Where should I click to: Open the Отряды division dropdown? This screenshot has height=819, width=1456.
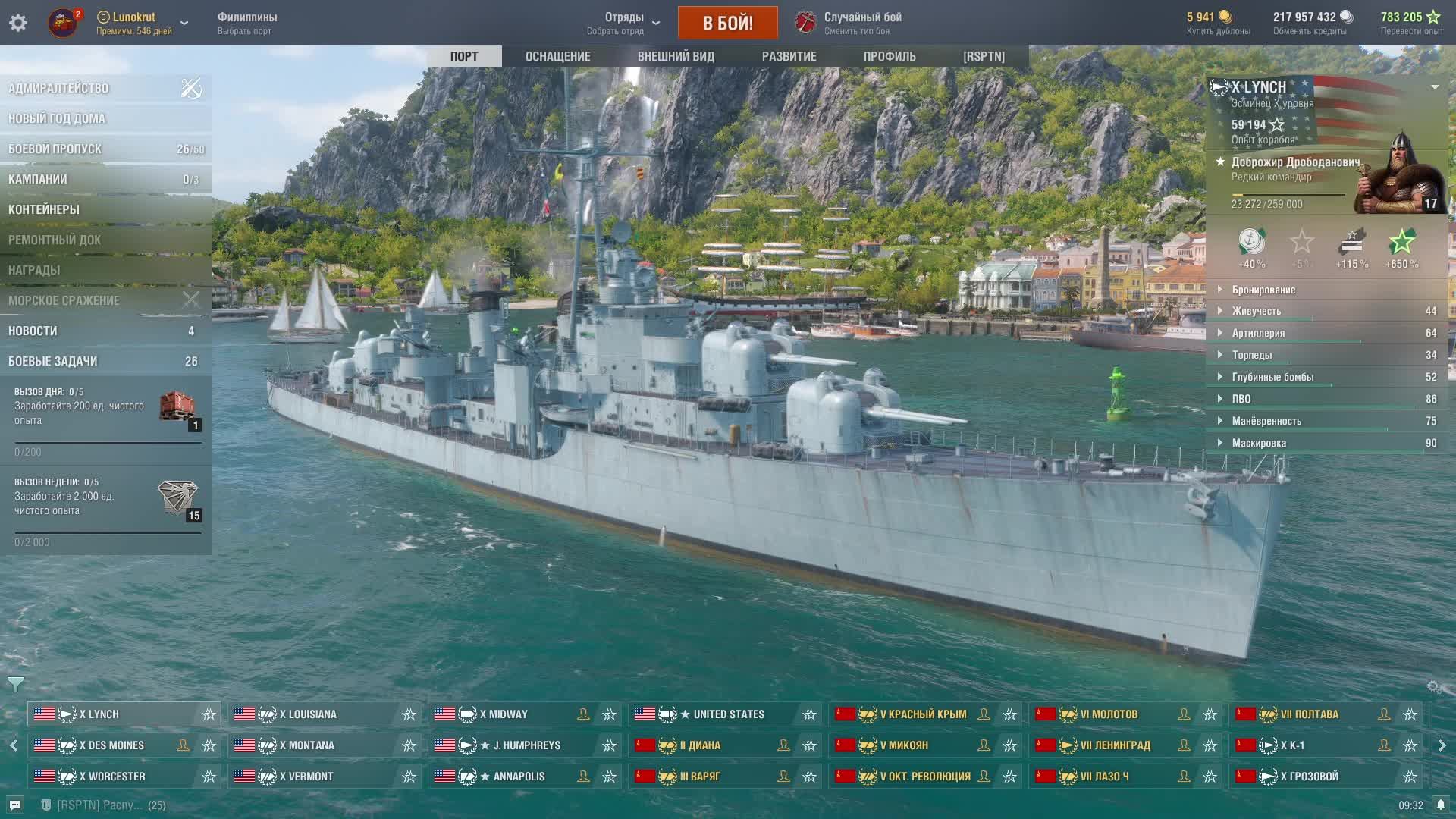pos(624,23)
